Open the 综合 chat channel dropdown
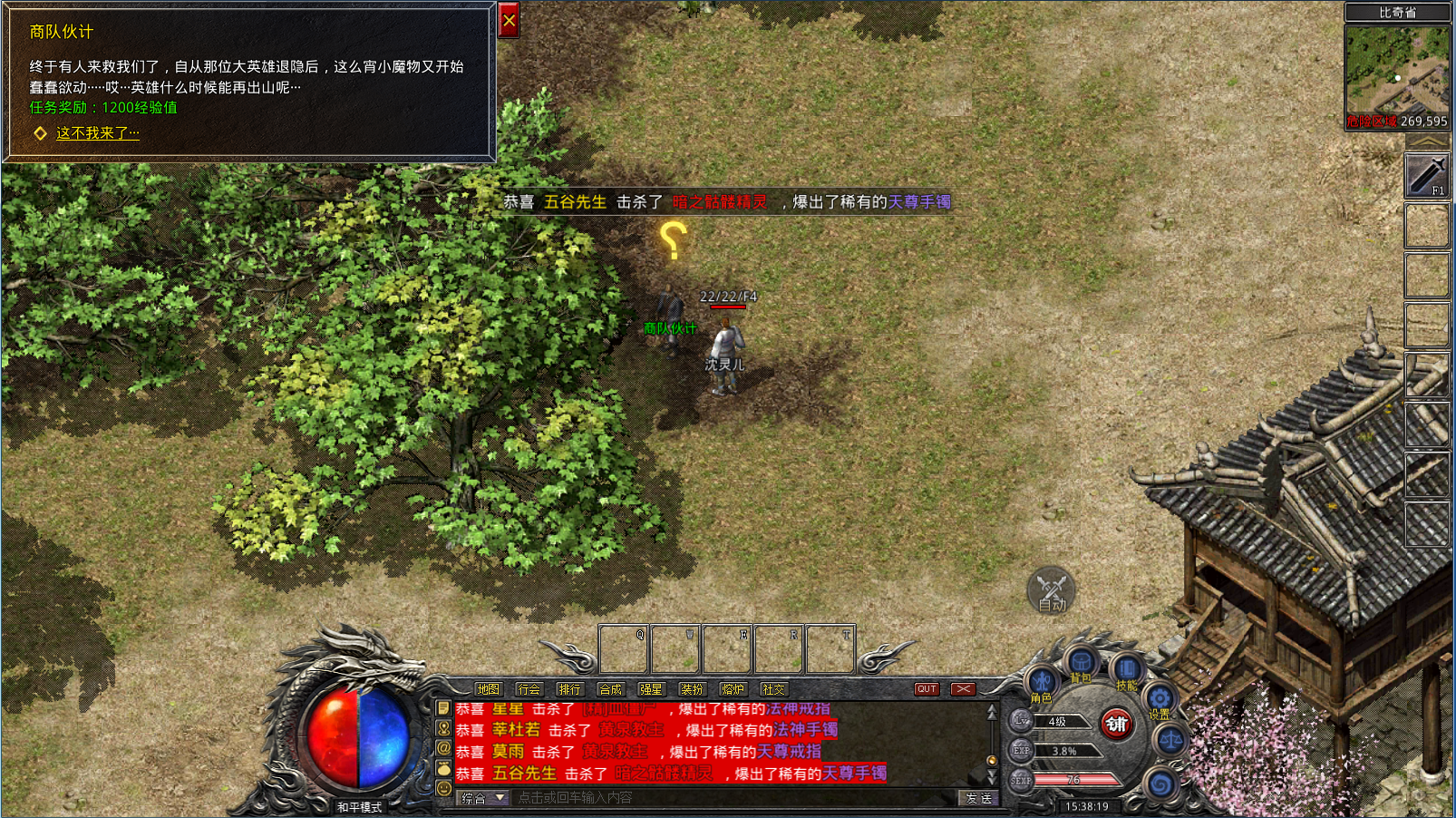1456x818 pixels. 483,798
